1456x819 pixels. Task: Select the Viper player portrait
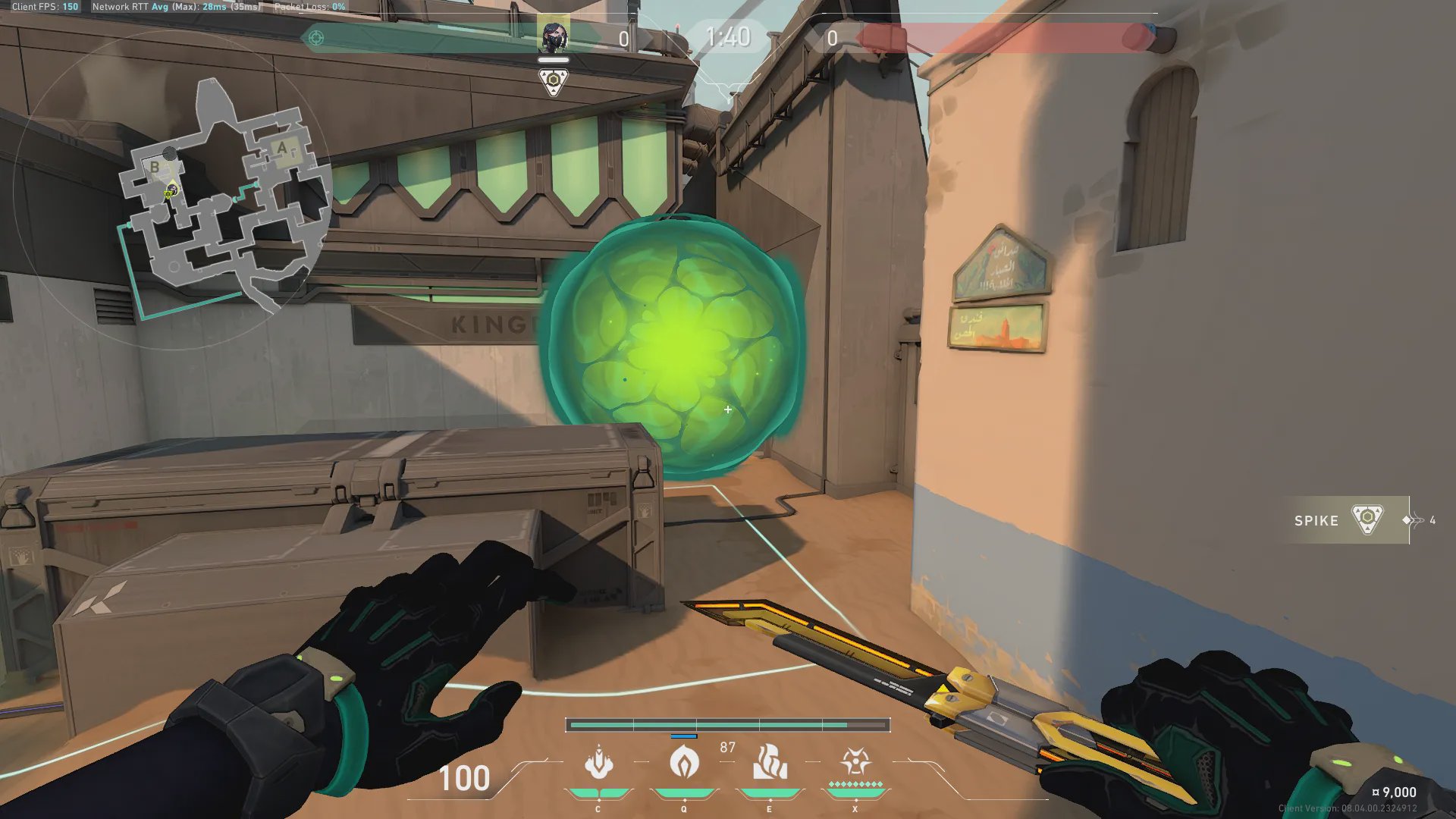coord(554,36)
